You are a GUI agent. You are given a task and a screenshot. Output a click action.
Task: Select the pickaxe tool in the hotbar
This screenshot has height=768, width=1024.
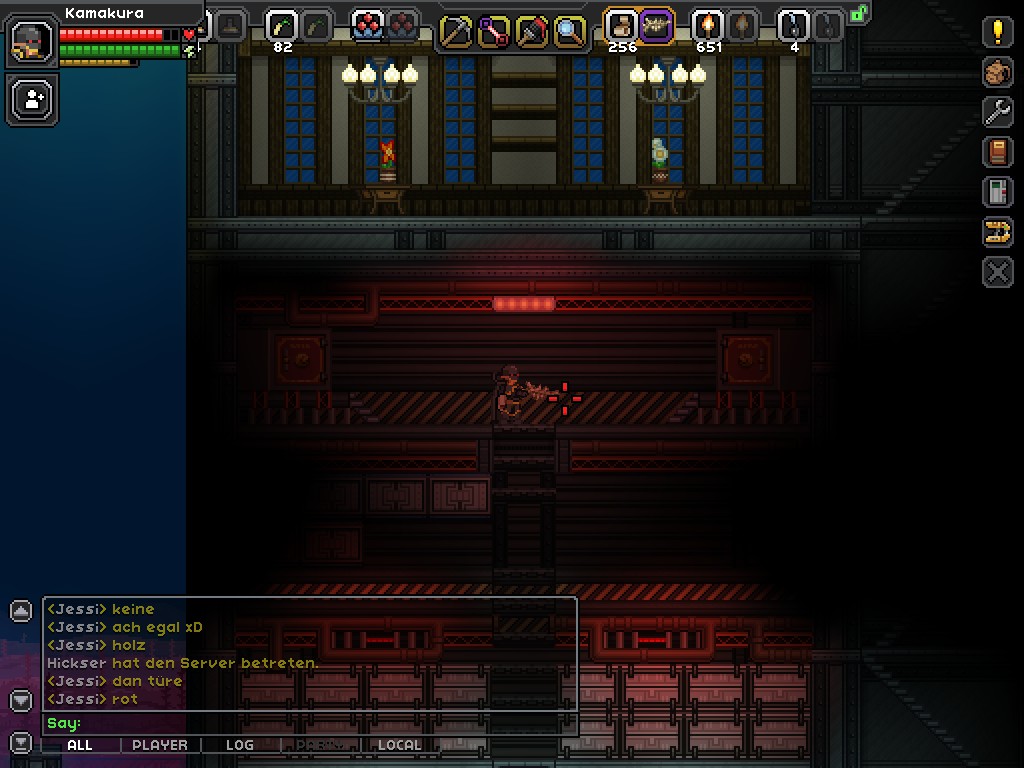coord(456,31)
